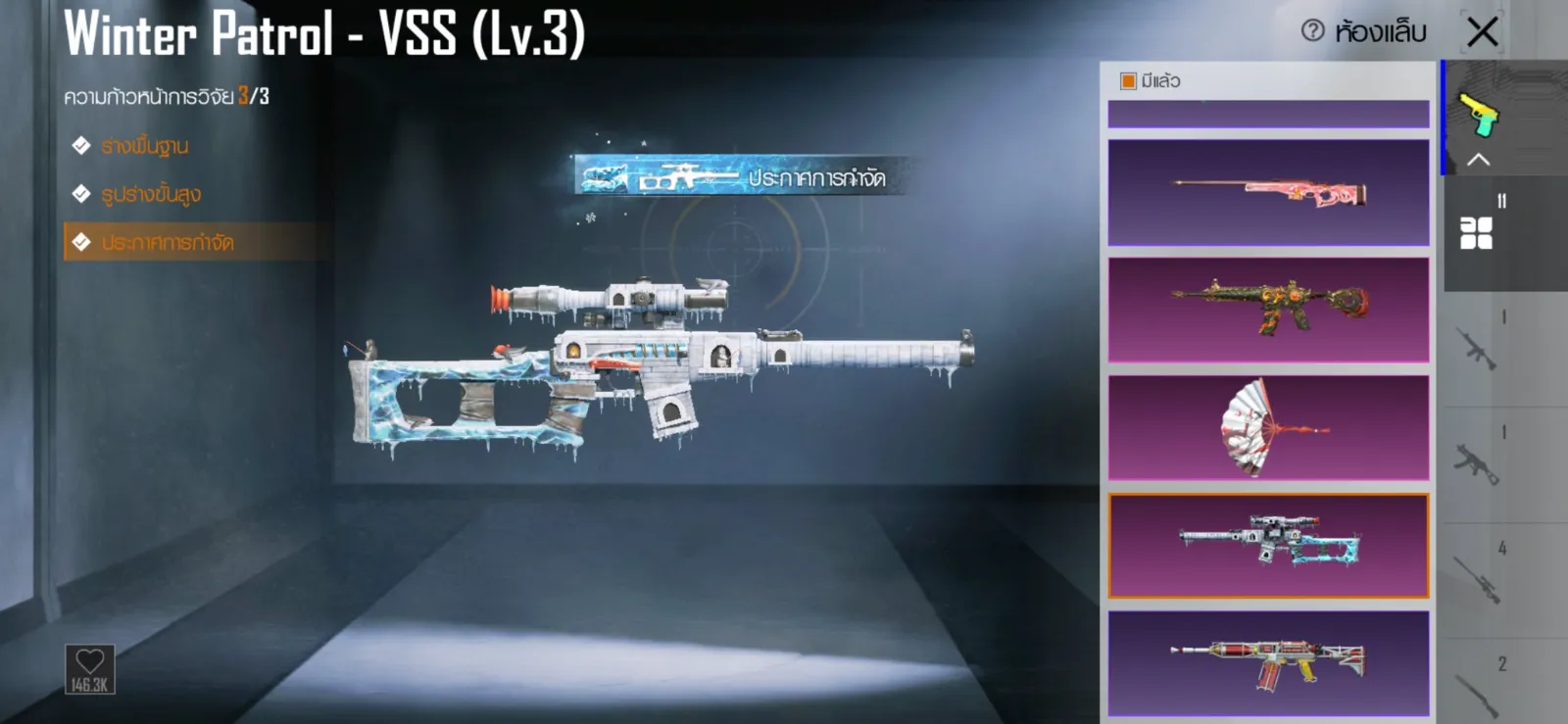Open the sniper category showing 4

tap(1477, 580)
